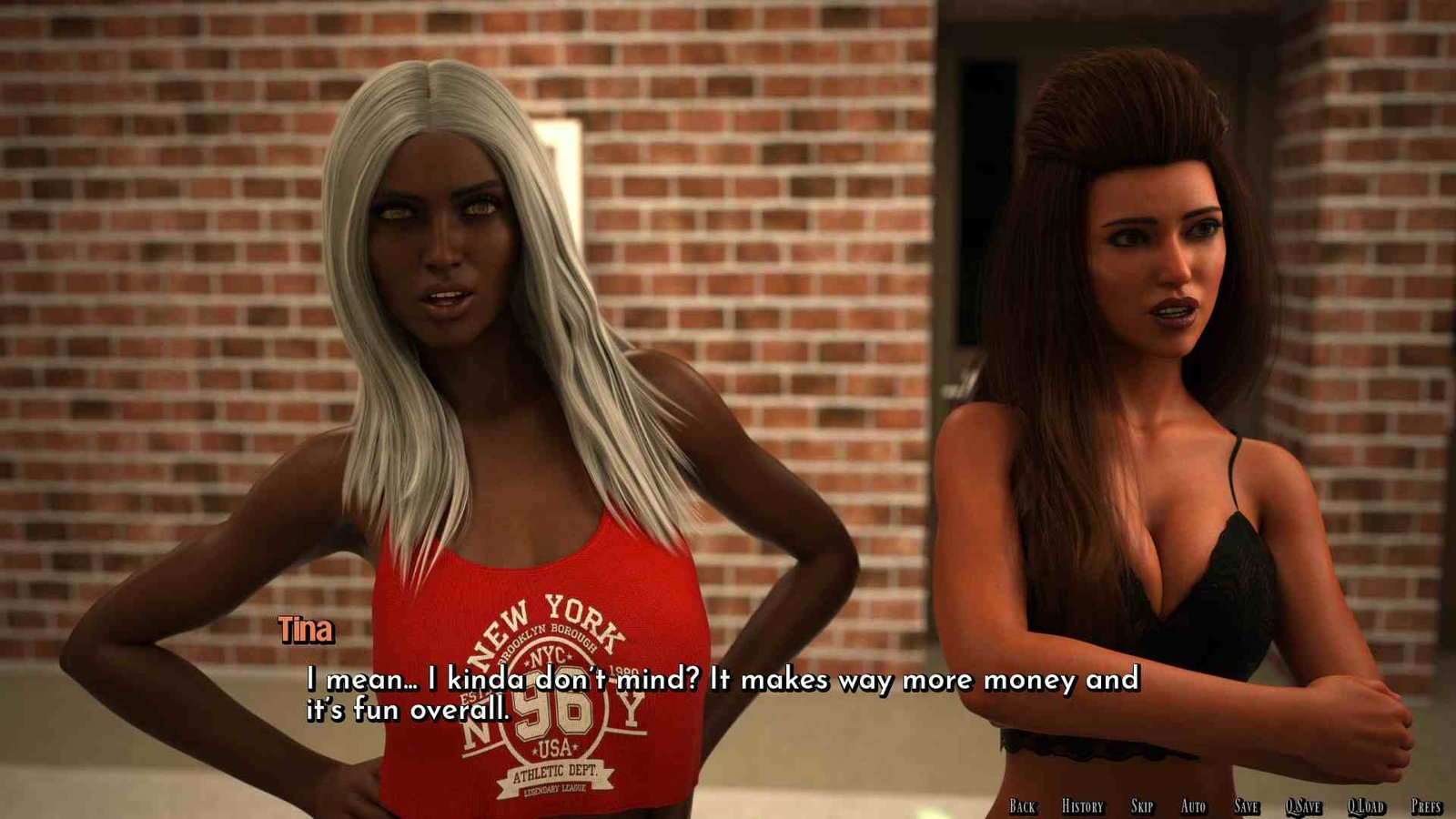This screenshot has width=1456, height=819.
Task: Open the Save menu
Action: pyautogui.click(x=1247, y=806)
